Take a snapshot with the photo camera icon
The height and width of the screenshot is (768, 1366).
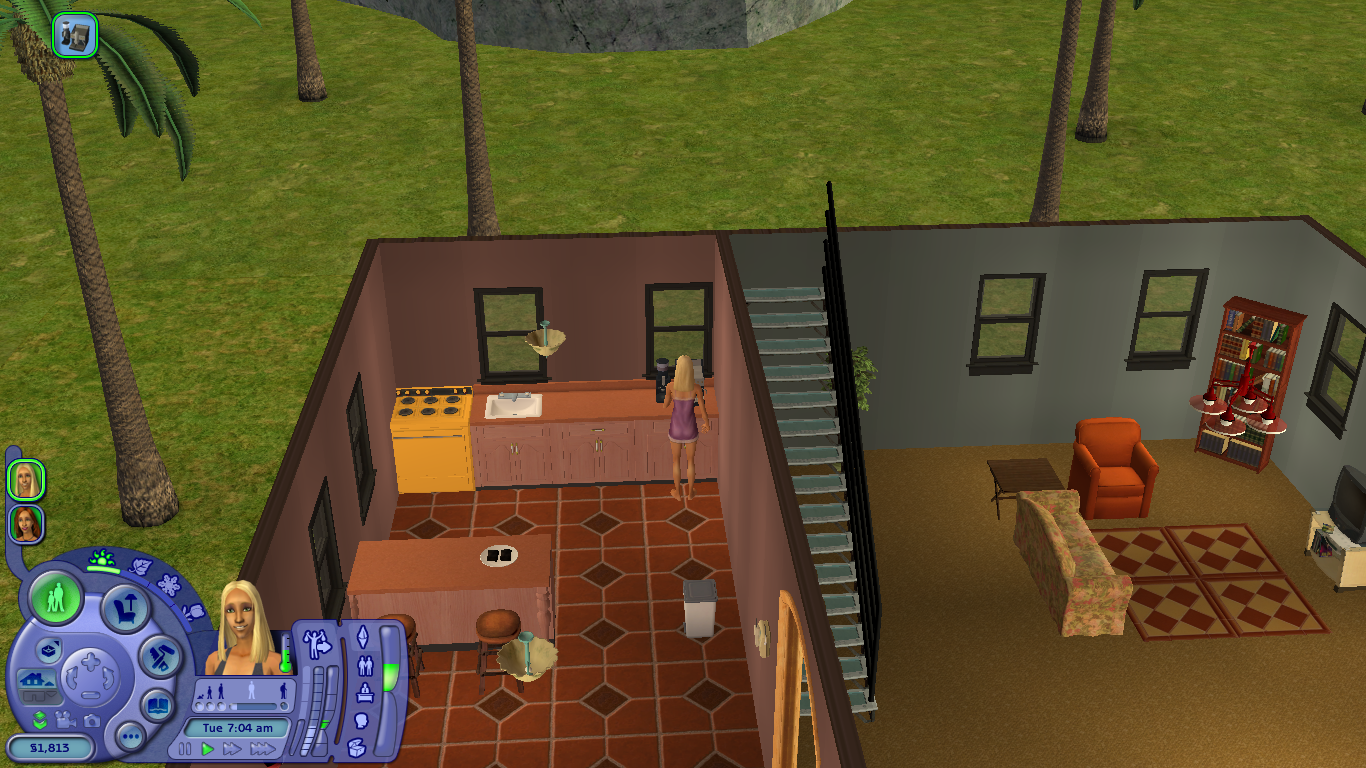[x=92, y=721]
